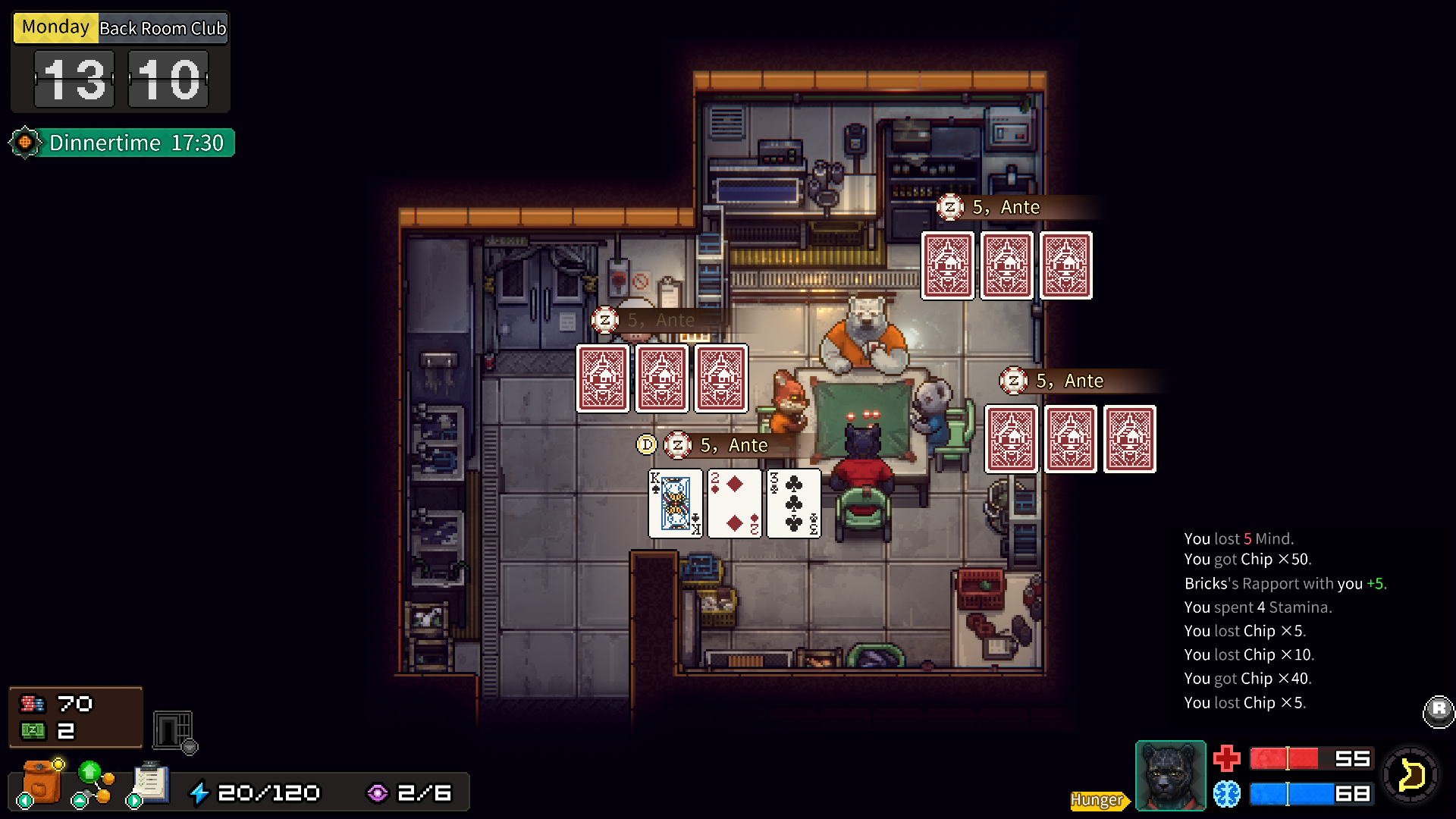1456x819 pixels.
Task: Click the yellow banana hunger gauge icon
Action: (x=1410, y=775)
